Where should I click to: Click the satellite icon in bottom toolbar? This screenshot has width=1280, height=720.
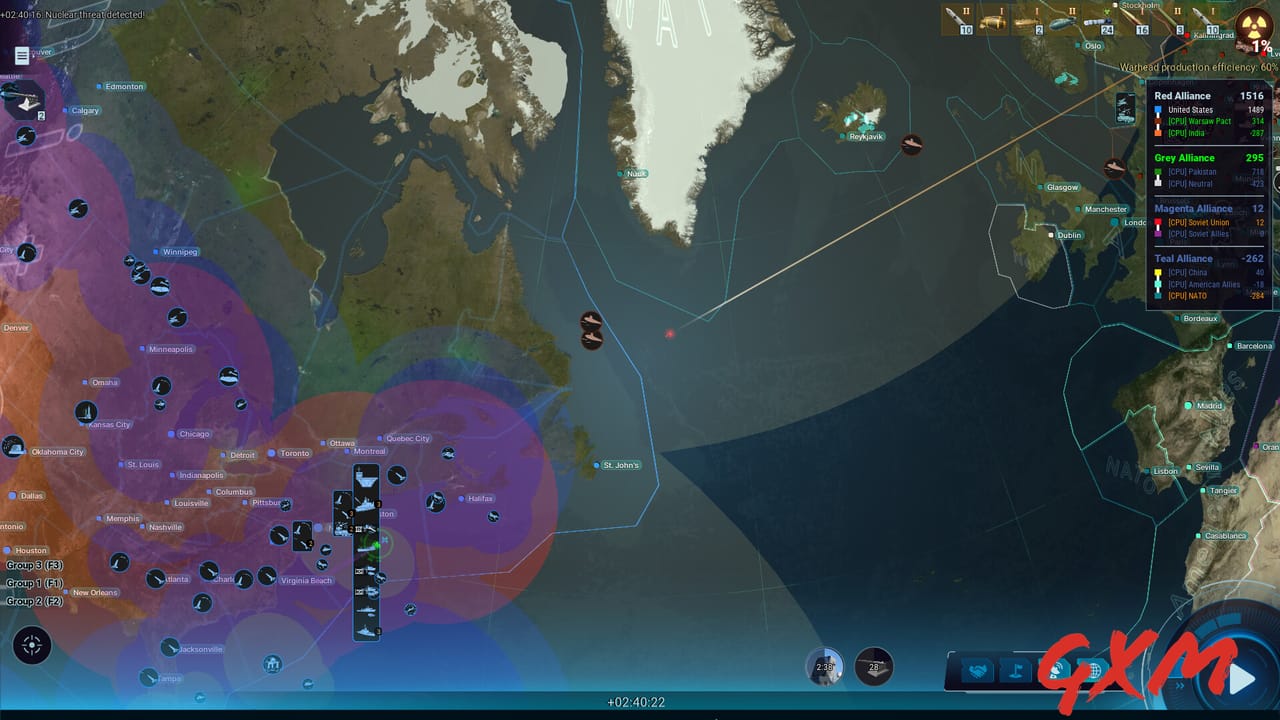coord(1057,668)
